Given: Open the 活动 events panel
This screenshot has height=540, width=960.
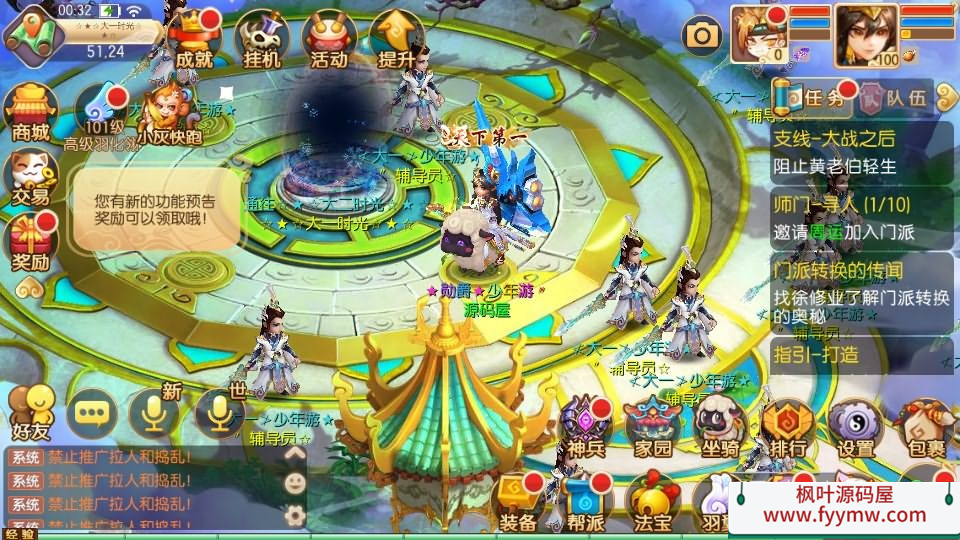Looking at the screenshot, I should pyautogui.click(x=329, y=40).
